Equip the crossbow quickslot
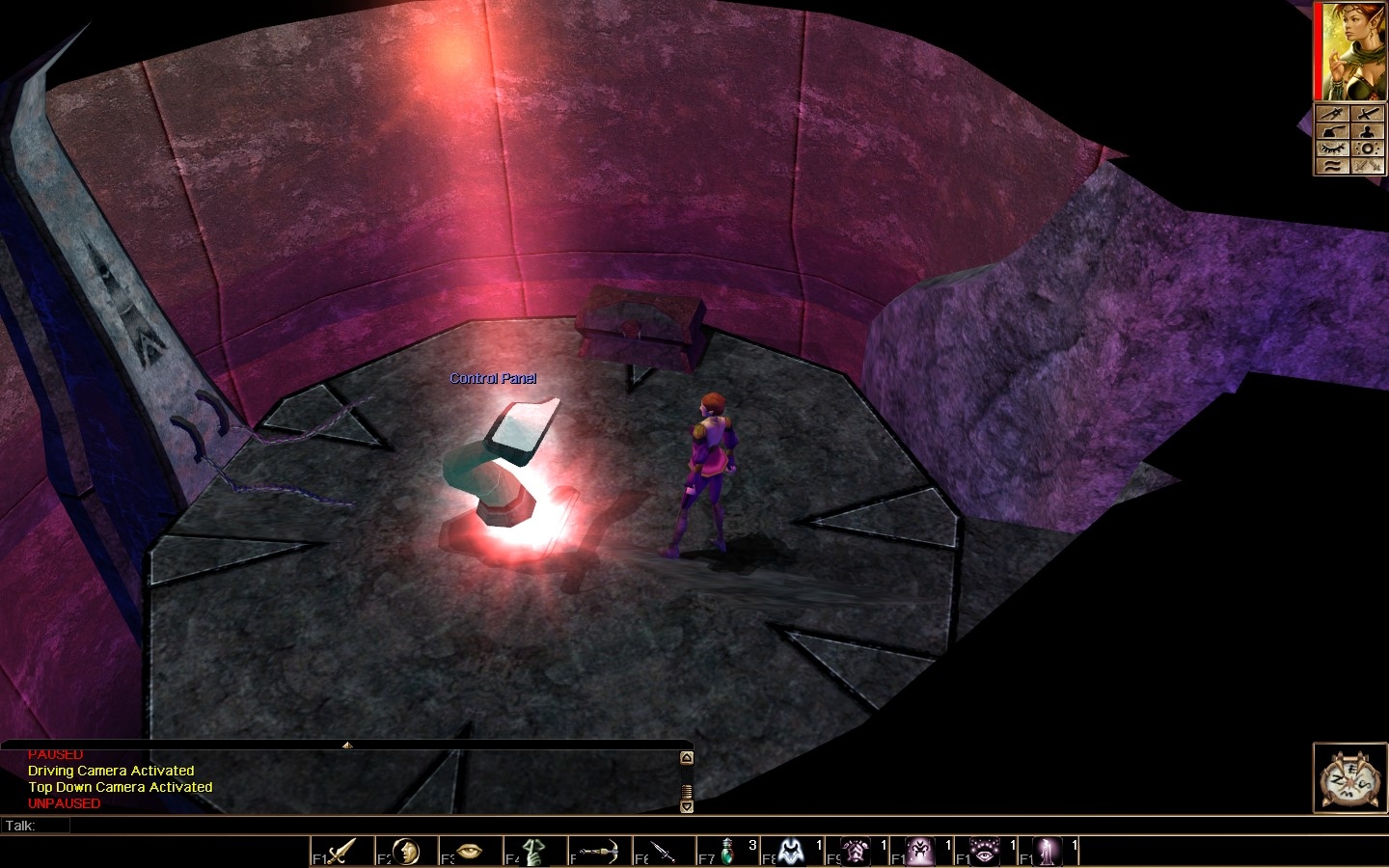 pyautogui.click(x=598, y=852)
